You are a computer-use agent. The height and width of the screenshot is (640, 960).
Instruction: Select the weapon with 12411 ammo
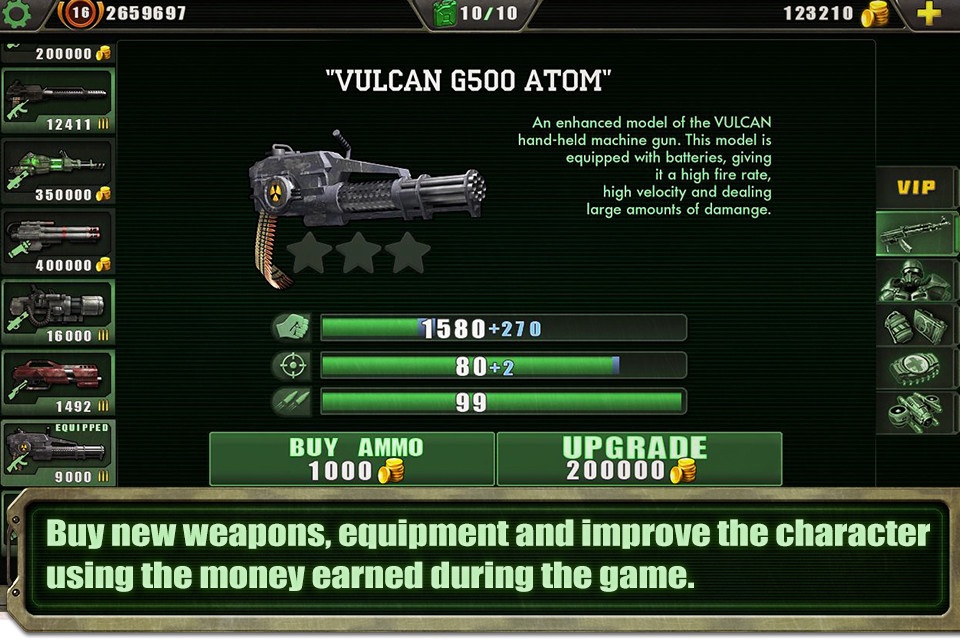pos(57,101)
